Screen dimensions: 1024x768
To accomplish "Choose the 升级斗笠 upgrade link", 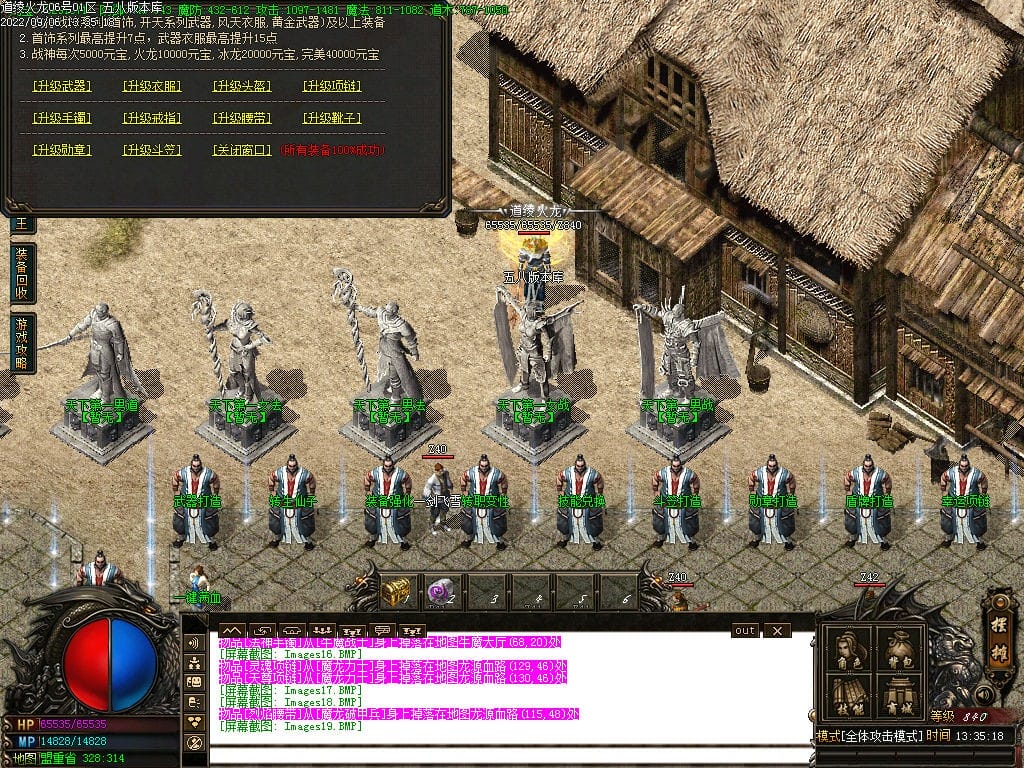I will [x=152, y=150].
